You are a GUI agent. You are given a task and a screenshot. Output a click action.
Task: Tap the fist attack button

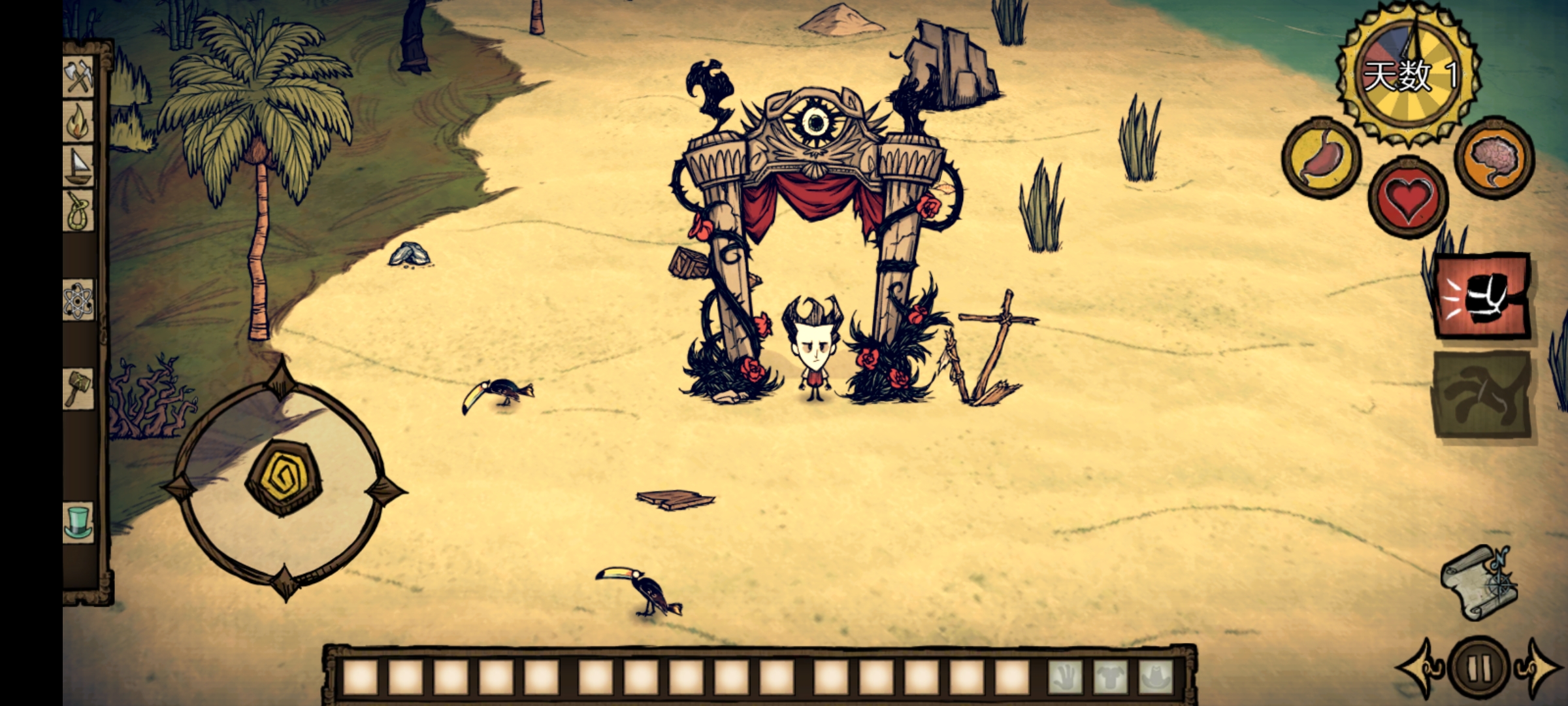(x=1482, y=295)
